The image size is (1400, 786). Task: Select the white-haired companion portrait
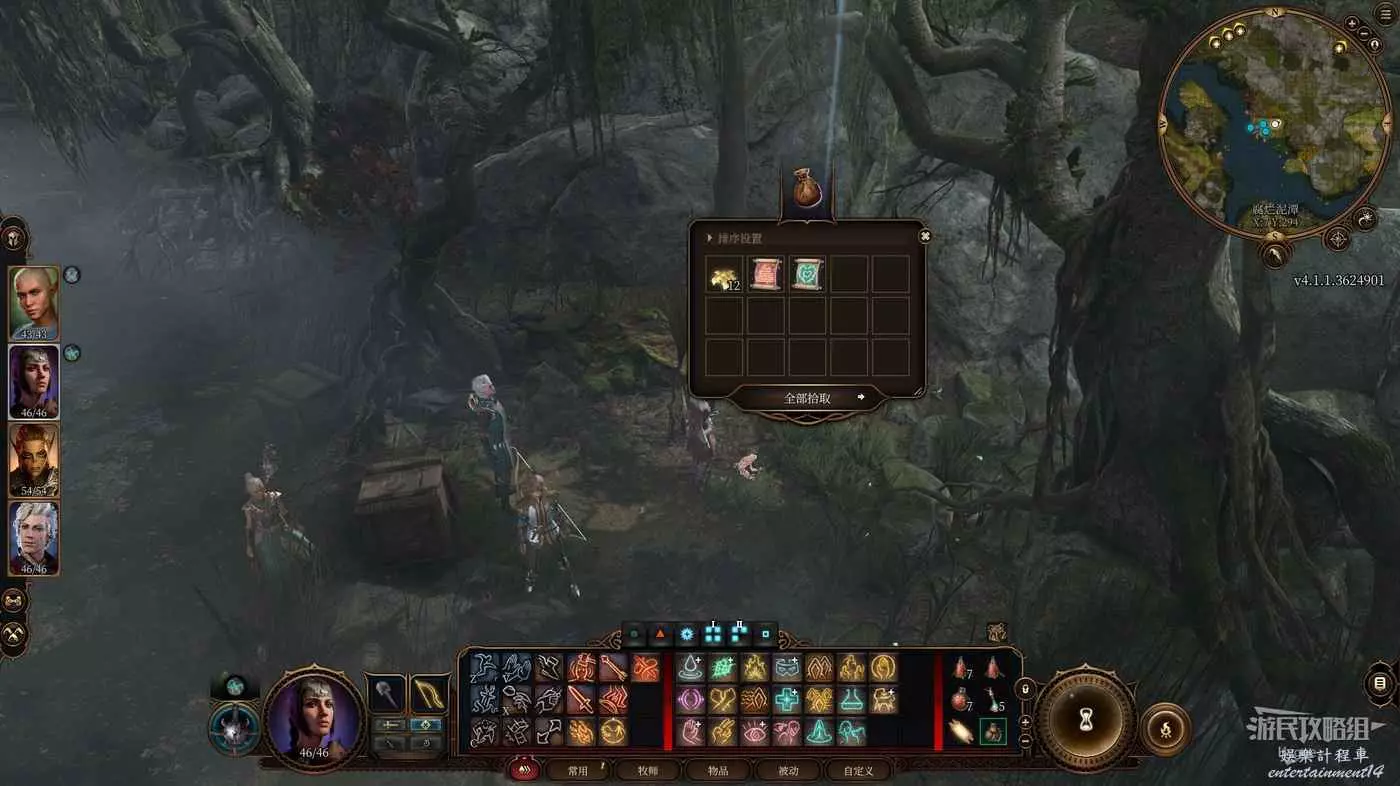tap(34, 538)
